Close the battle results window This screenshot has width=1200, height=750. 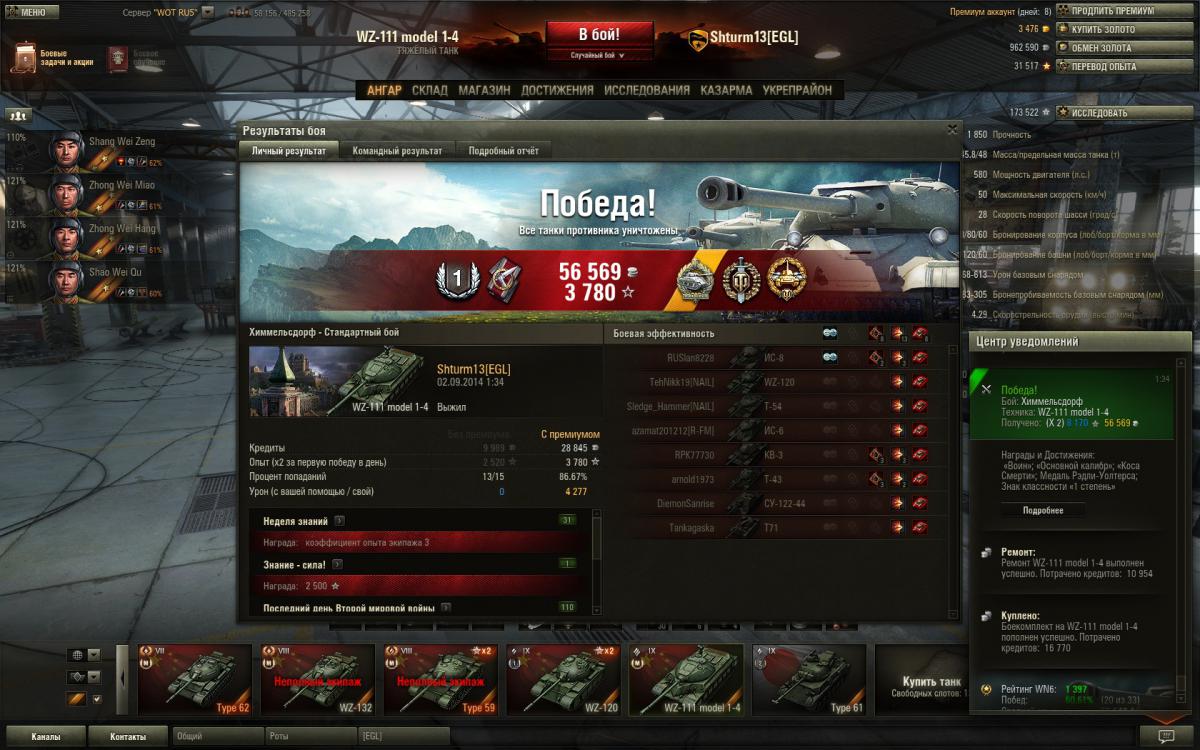click(952, 129)
